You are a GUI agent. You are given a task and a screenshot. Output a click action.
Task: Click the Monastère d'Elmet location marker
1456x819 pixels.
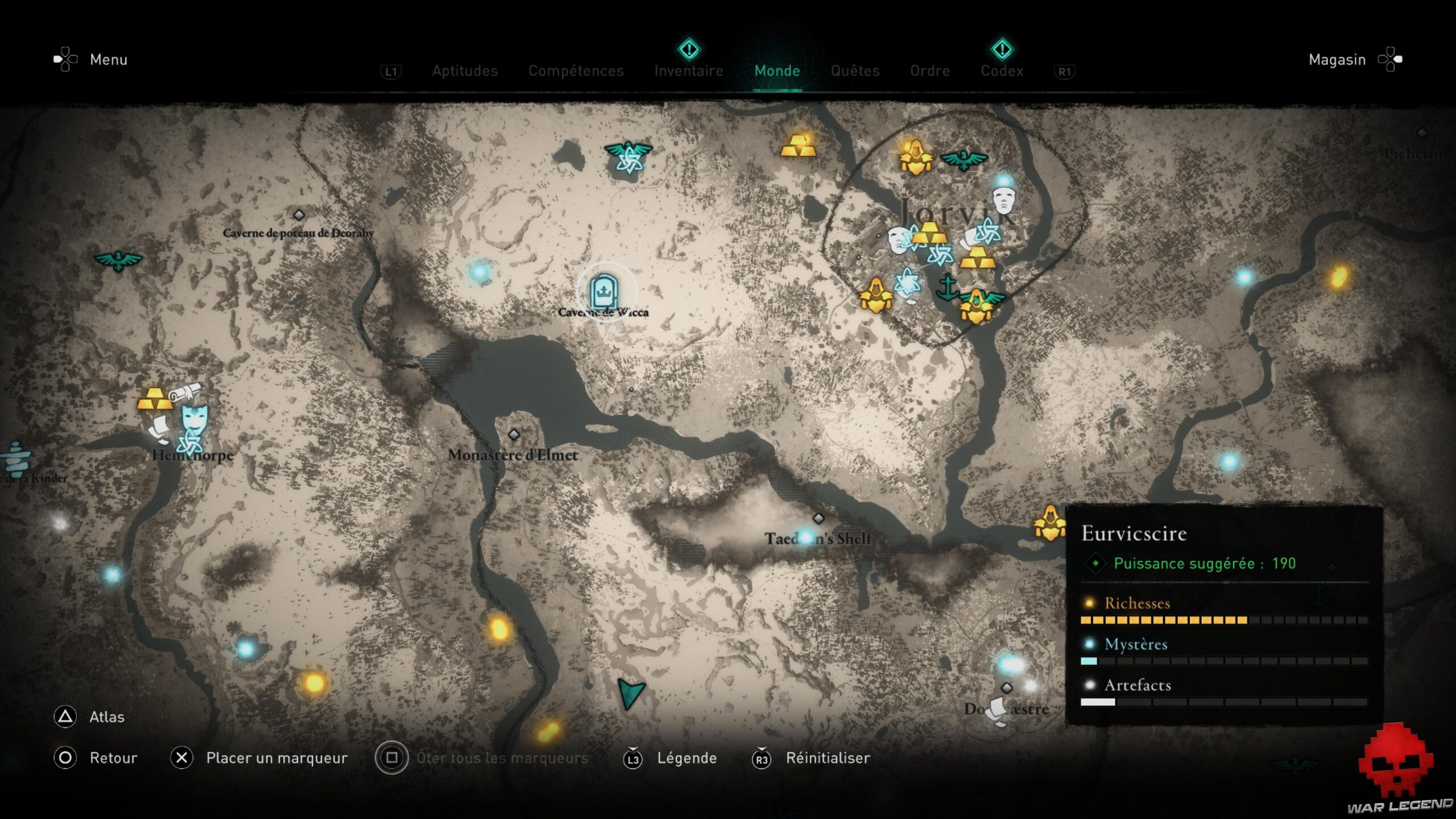coord(514,435)
